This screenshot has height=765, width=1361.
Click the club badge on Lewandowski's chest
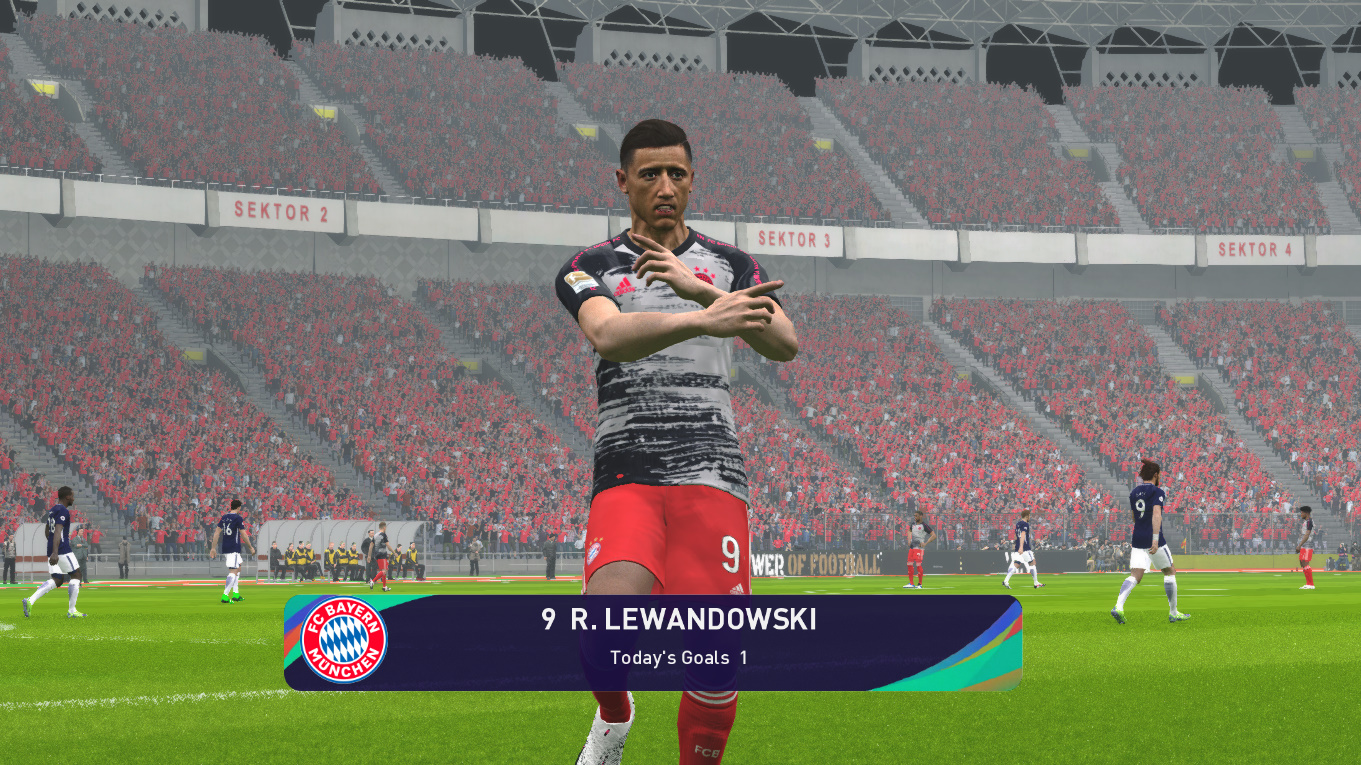click(706, 277)
